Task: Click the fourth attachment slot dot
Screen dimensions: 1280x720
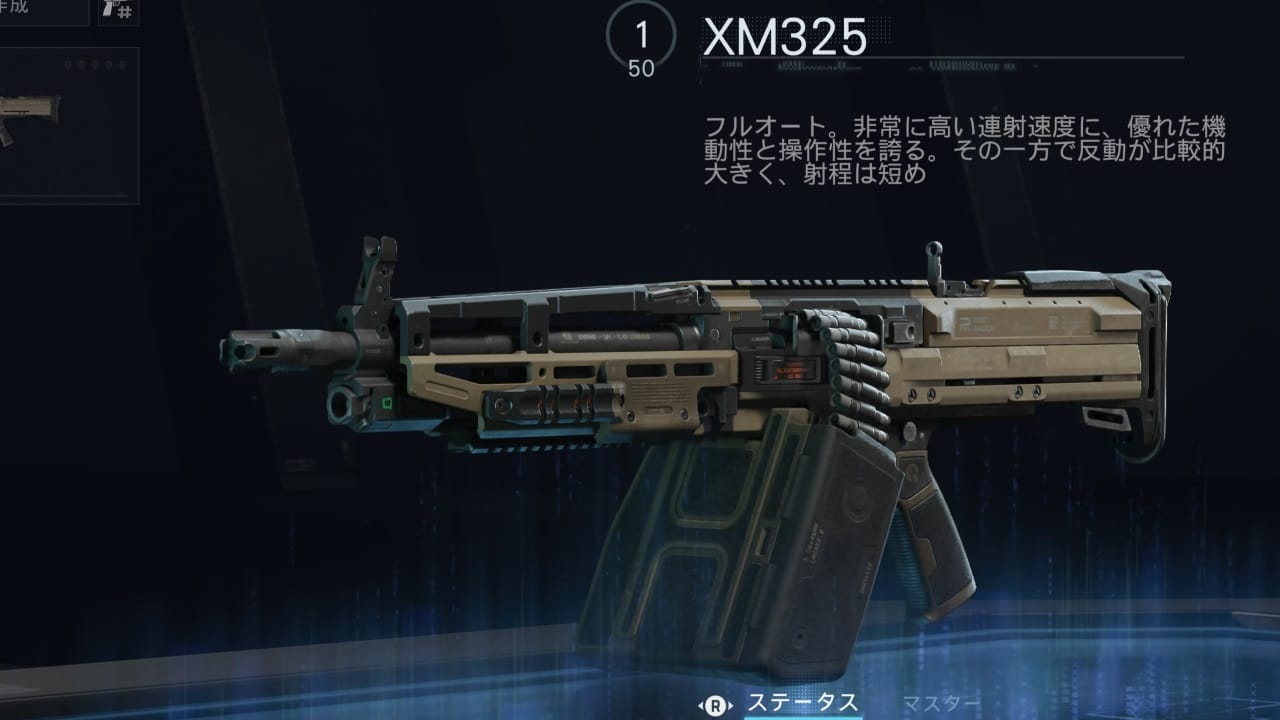Action: 107,65
